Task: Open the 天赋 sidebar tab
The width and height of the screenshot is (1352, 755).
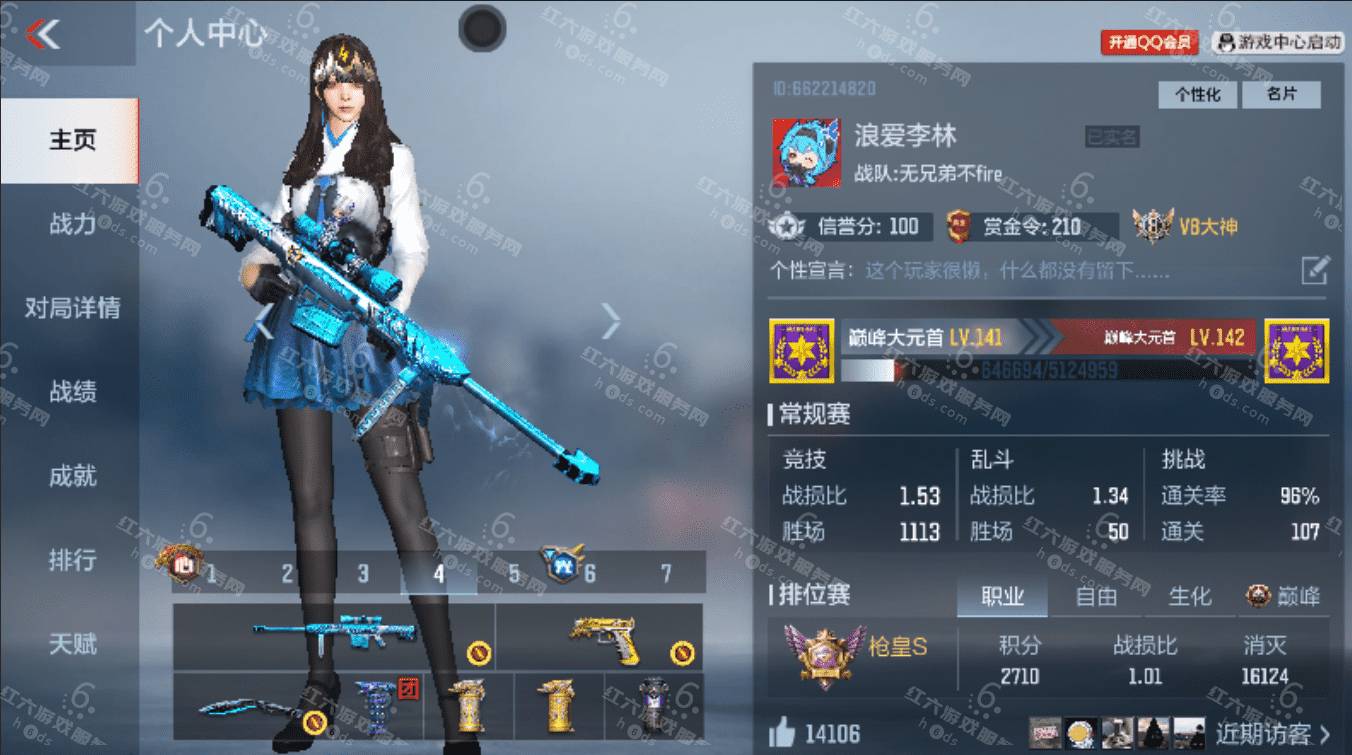Action: [71, 644]
